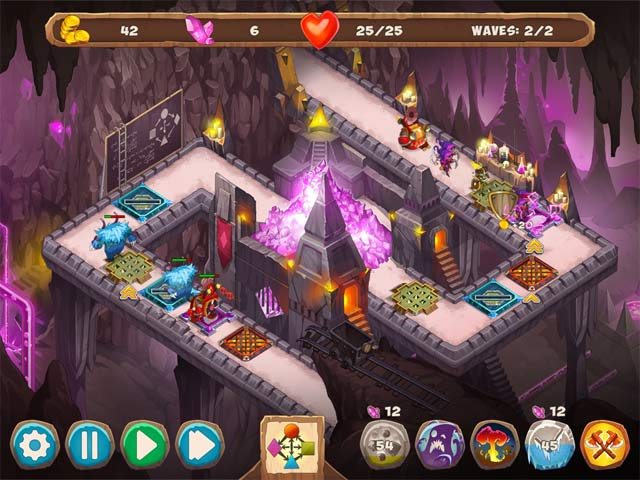The height and width of the screenshot is (480, 640).
Task: Cast the red mushroom cloud explosion
Action: tap(494, 444)
